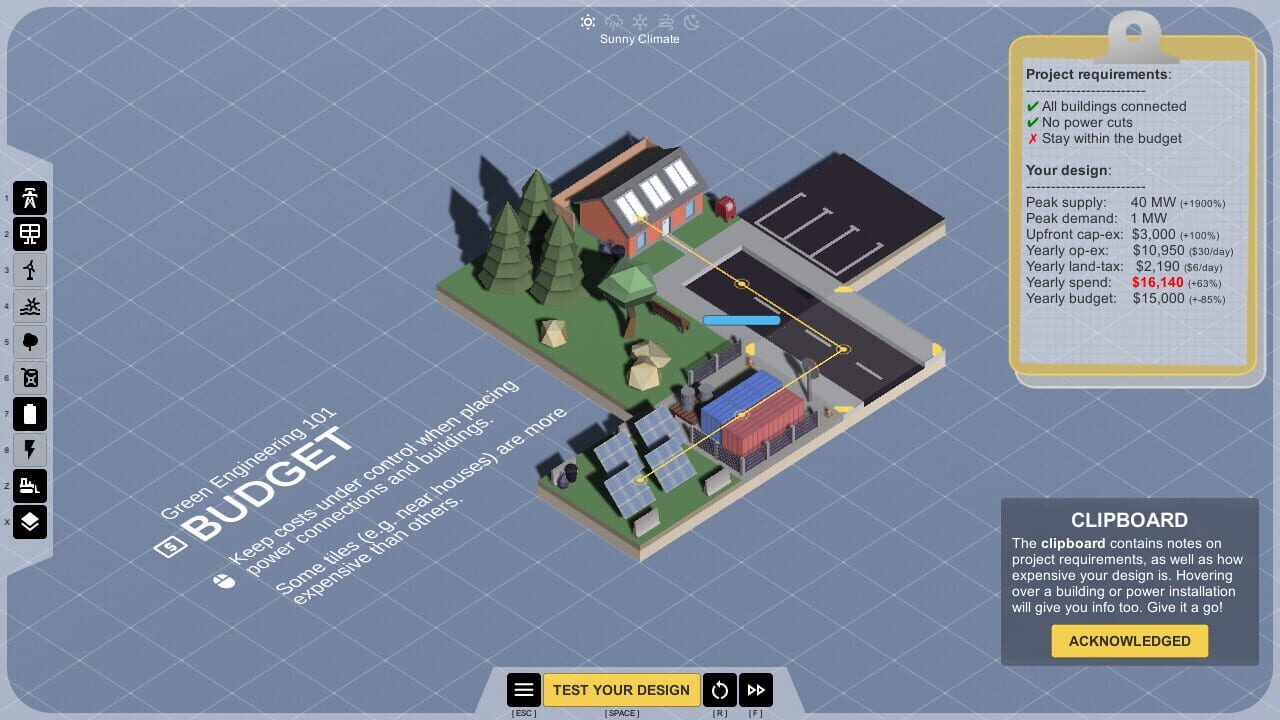This screenshot has width=1280, height=720.
Task: Select the lightning power tool
Action: tap(30, 450)
